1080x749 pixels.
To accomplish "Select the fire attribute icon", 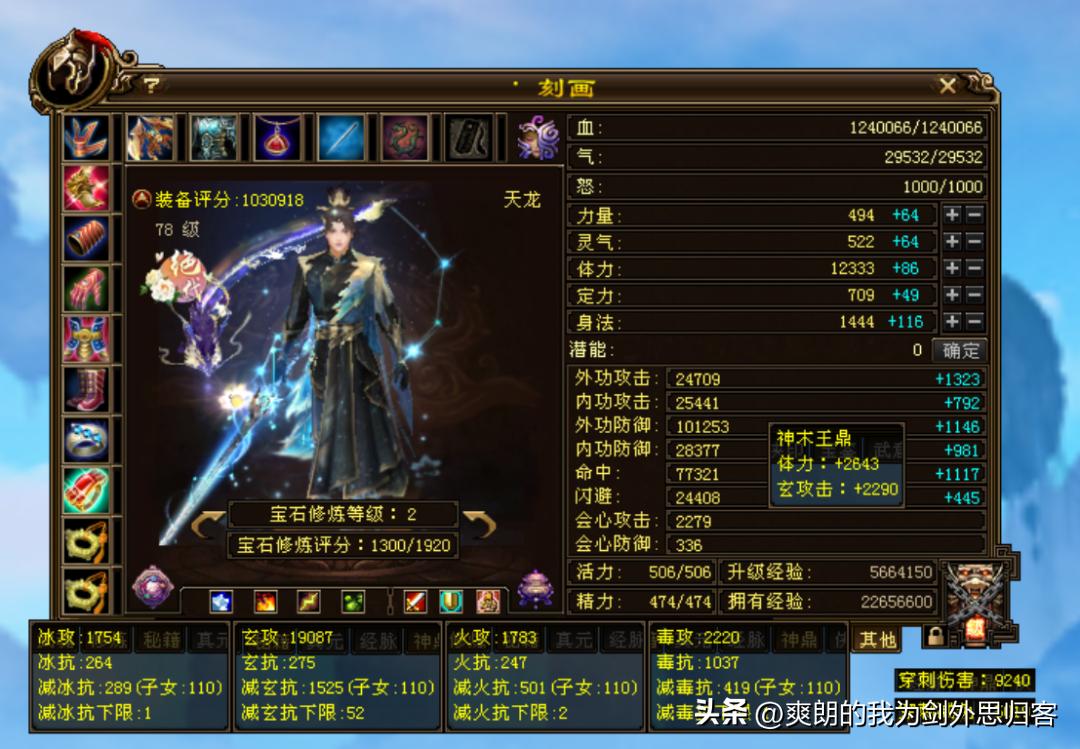I will coord(265,601).
